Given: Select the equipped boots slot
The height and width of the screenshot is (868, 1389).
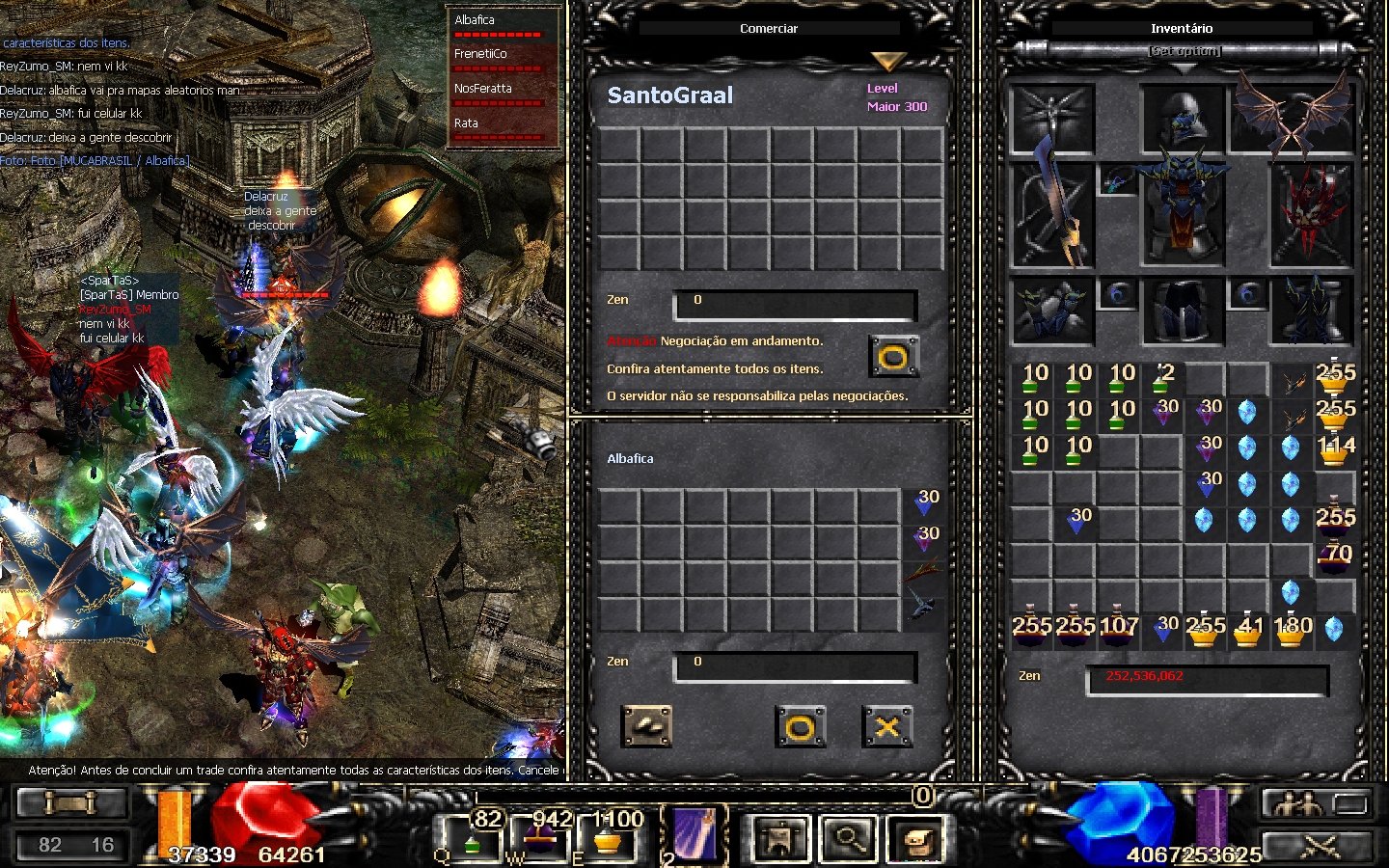Looking at the screenshot, I should pyautogui.click(x=1312, y=311).
